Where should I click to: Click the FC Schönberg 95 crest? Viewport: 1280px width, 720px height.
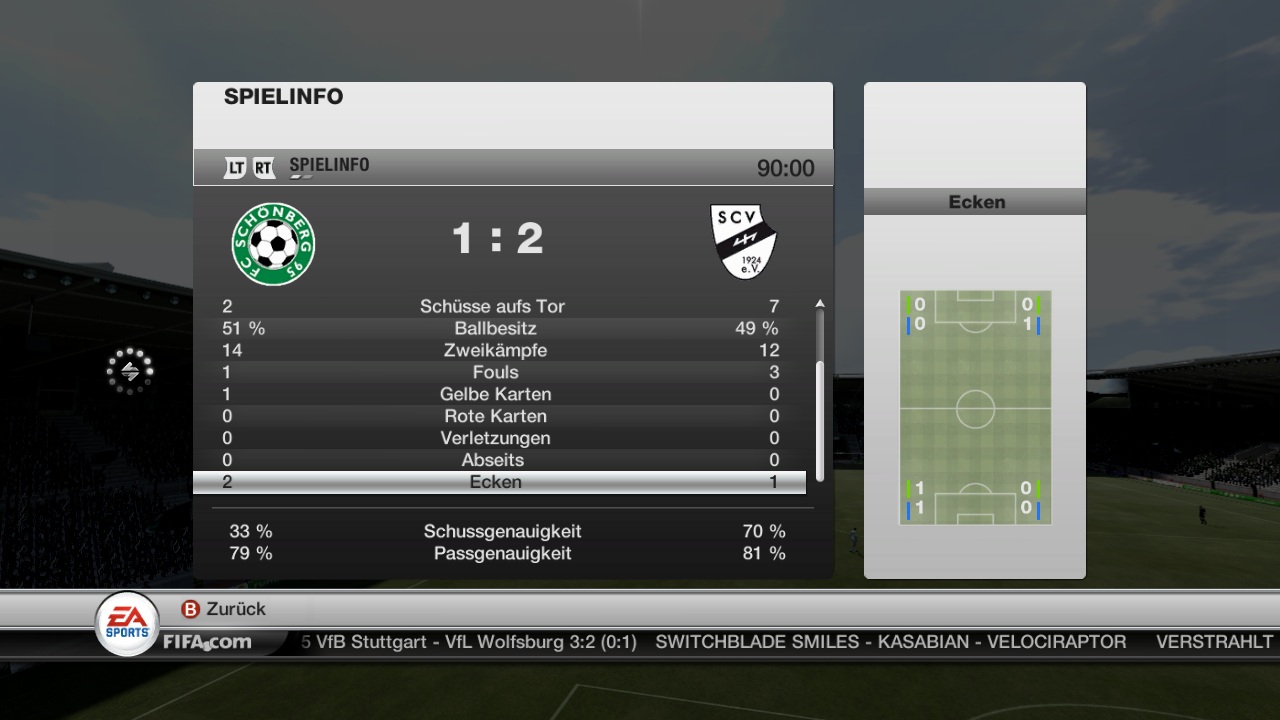coord(273,243)
